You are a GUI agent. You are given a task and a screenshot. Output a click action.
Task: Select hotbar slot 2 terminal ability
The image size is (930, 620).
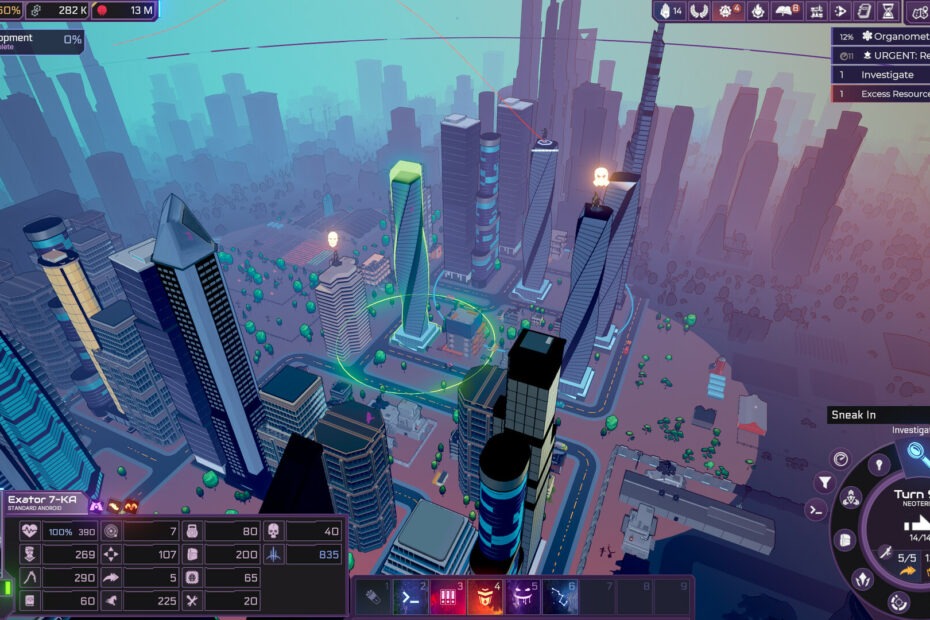(409, 597)
